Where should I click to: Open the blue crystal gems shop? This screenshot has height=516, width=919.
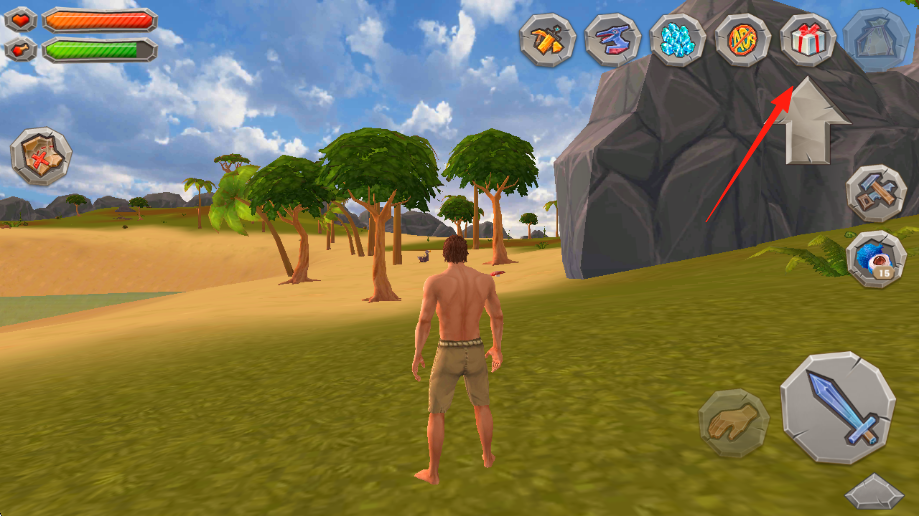click(x=678, y=40)
